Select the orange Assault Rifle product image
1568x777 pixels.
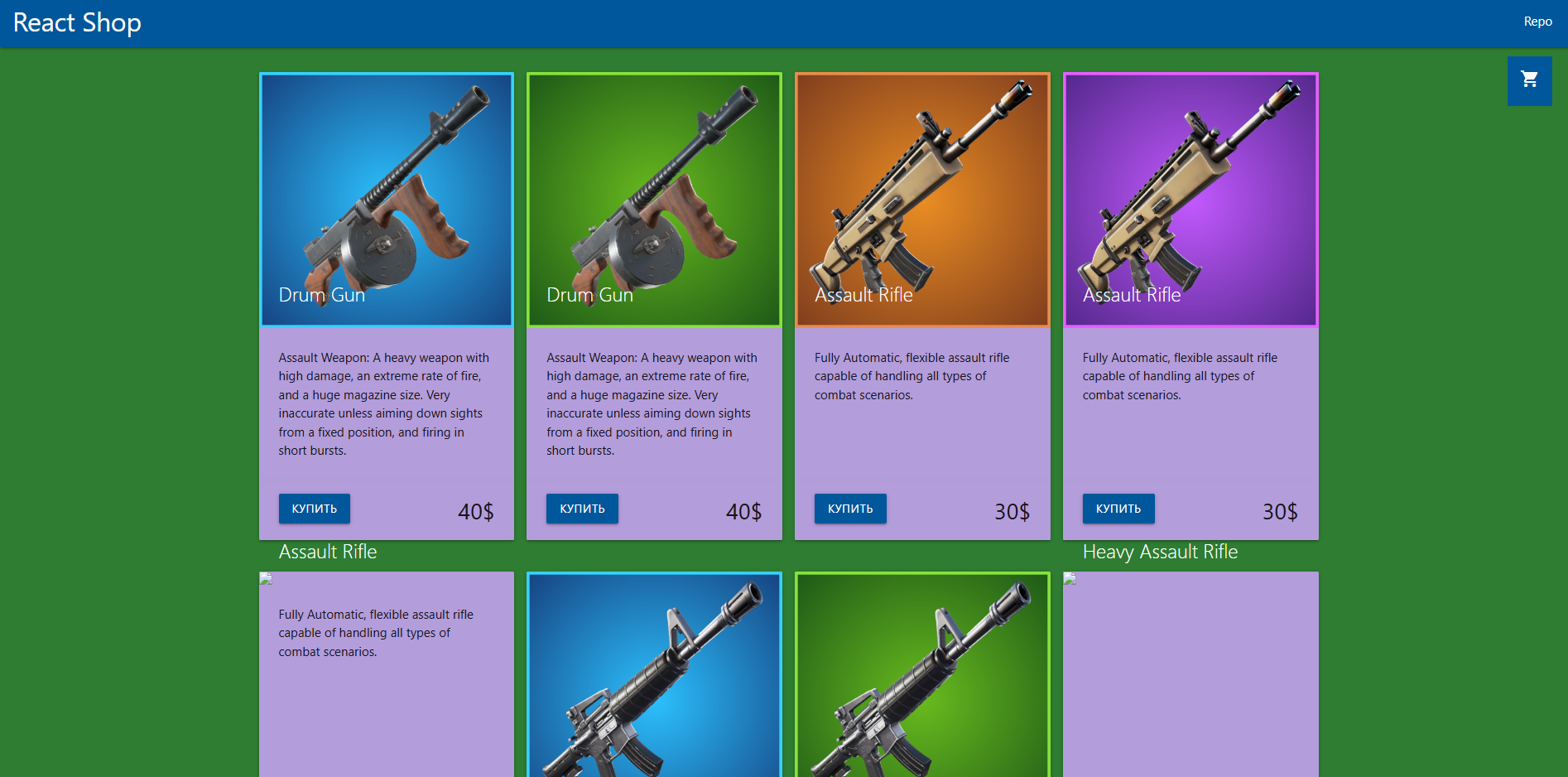pos(922,199)
